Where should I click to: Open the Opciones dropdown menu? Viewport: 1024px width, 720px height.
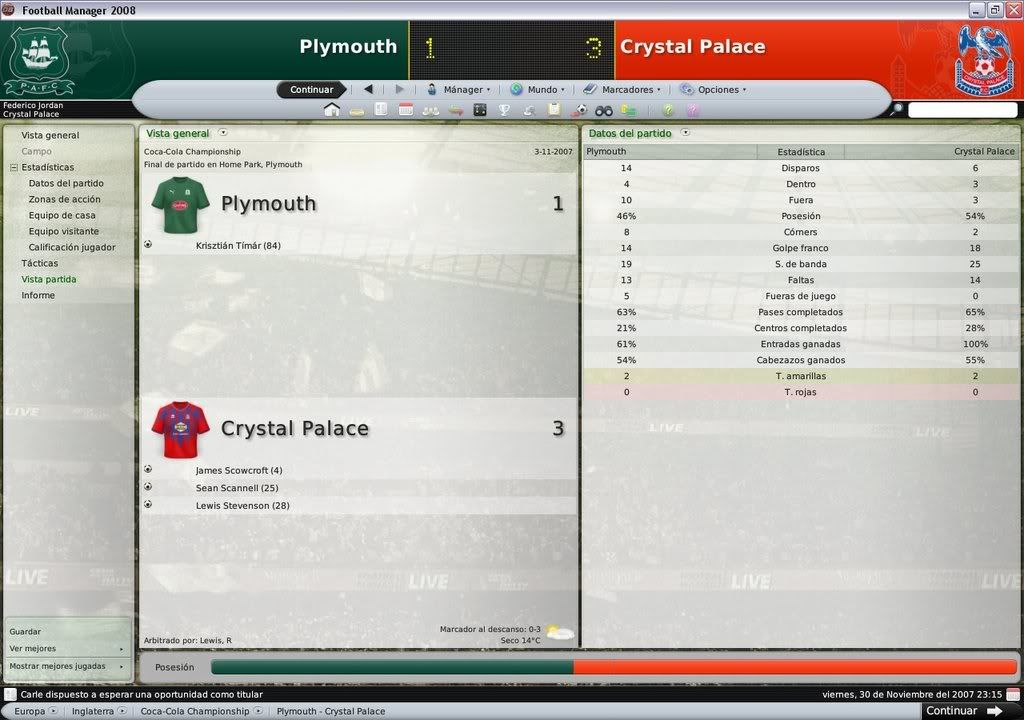click(x=713, y=90)
